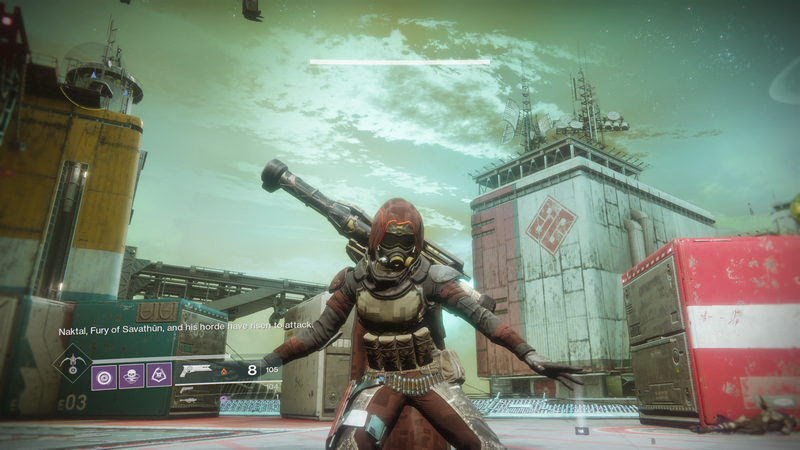Select the grenade ability icon
Image resolution: width=800 pixels, height=450 pixels.
tap(104, 377)
